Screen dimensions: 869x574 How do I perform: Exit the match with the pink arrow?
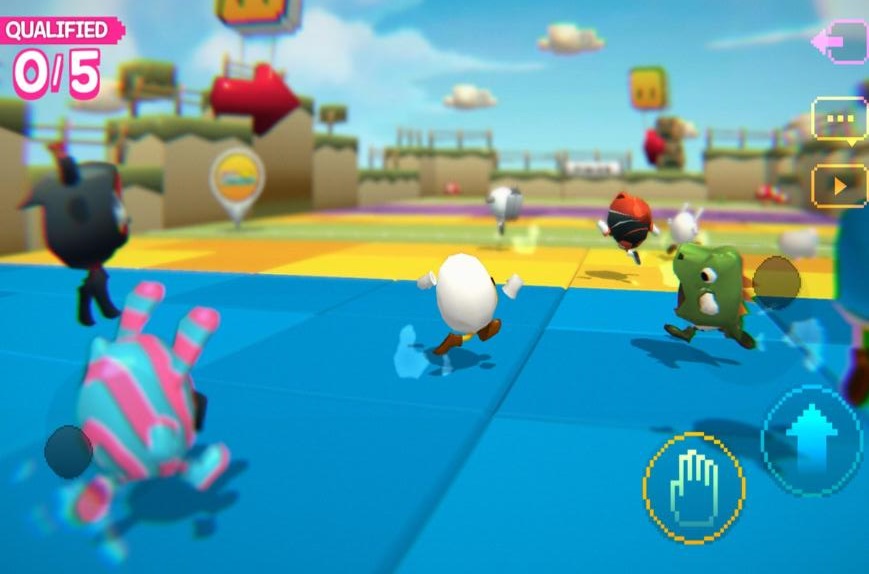pos(838,42)
